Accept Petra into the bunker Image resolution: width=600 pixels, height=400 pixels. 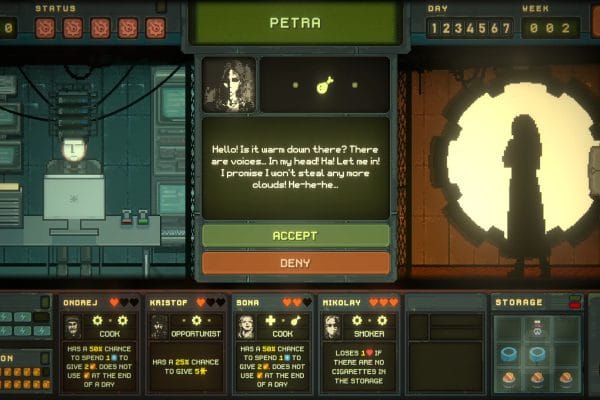tap(296, 236)
